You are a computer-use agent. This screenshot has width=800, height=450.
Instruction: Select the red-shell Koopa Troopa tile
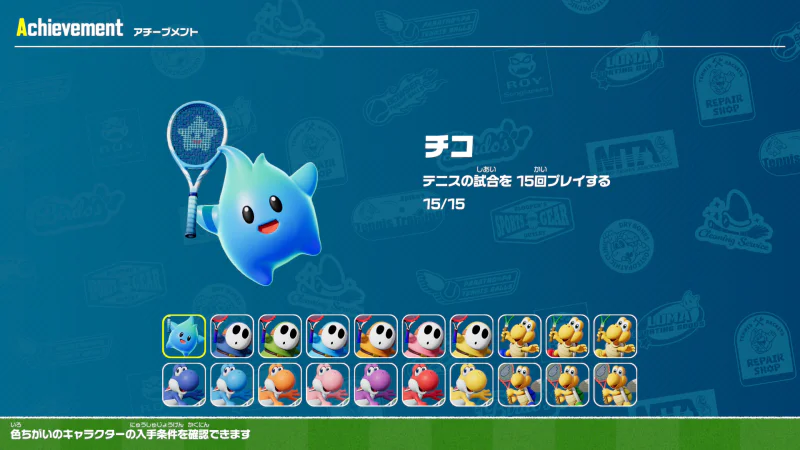(x=568, y=336)
